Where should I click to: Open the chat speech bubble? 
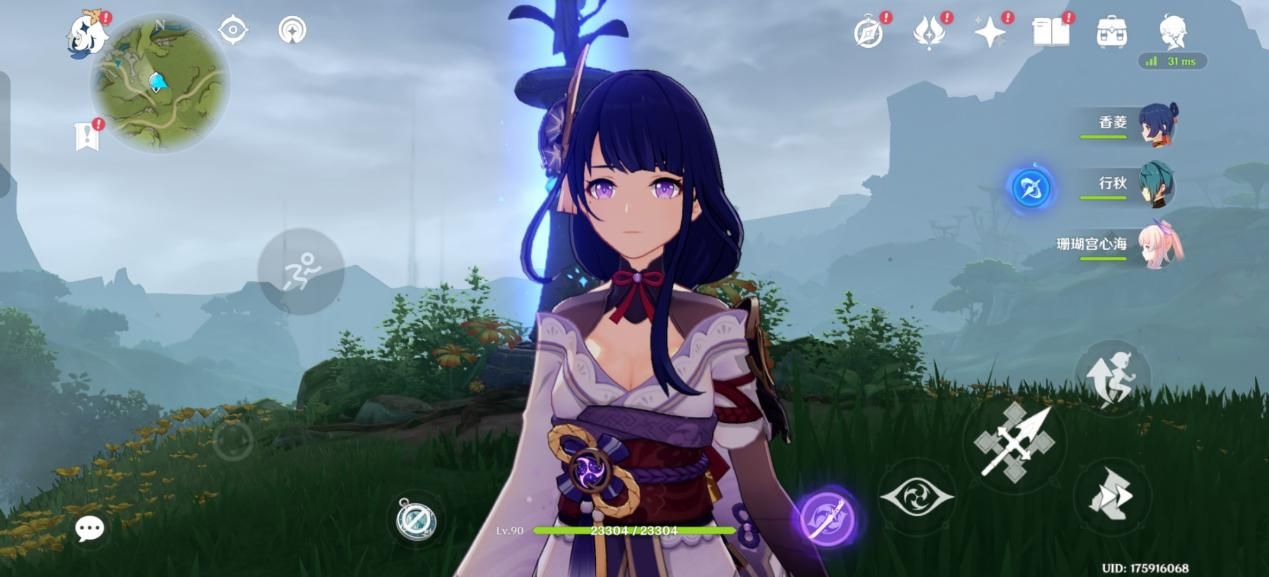tap(89, 529)
